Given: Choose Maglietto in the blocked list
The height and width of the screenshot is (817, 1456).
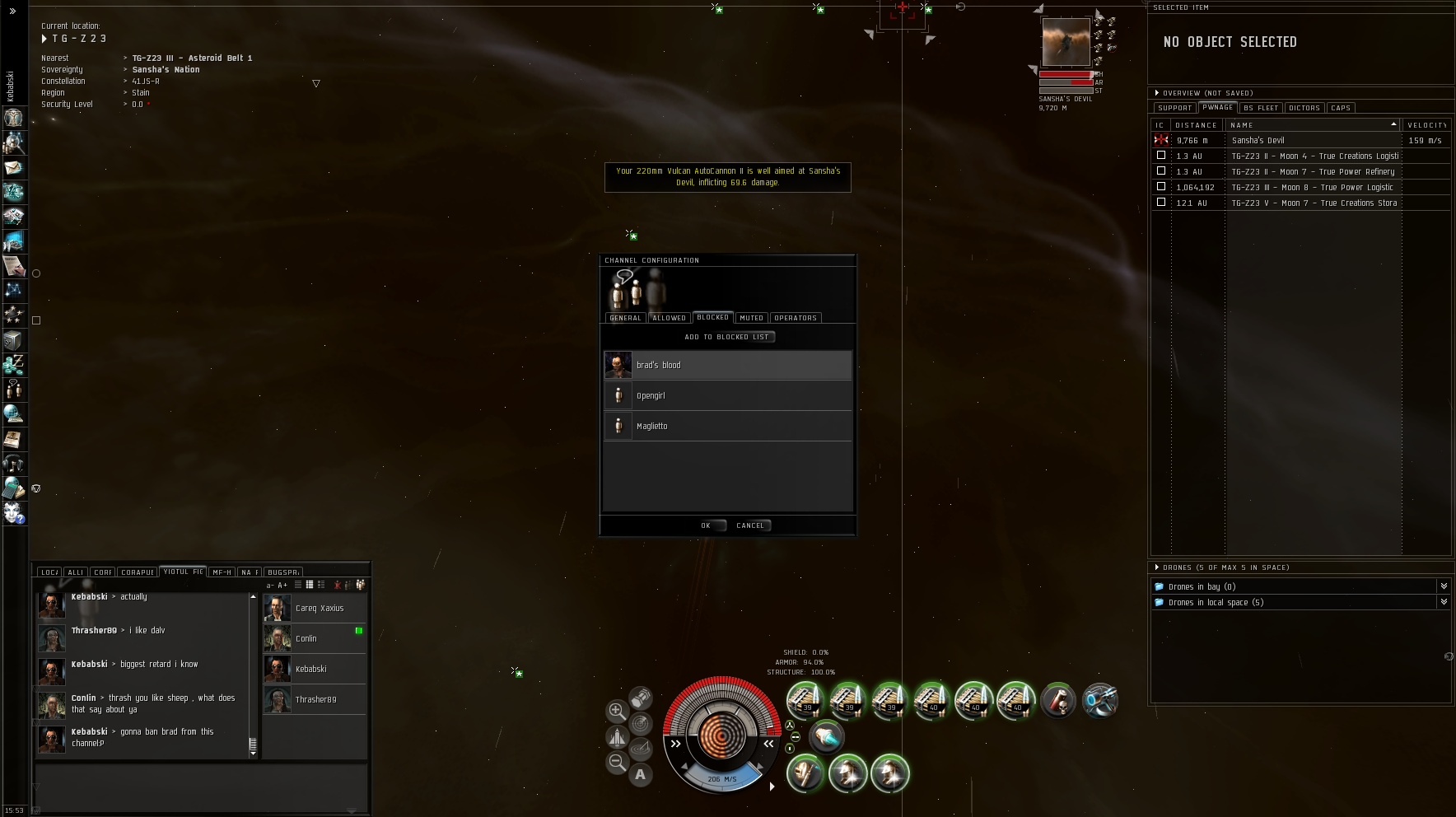Looking at the screenshot, I should coord(728,426).
